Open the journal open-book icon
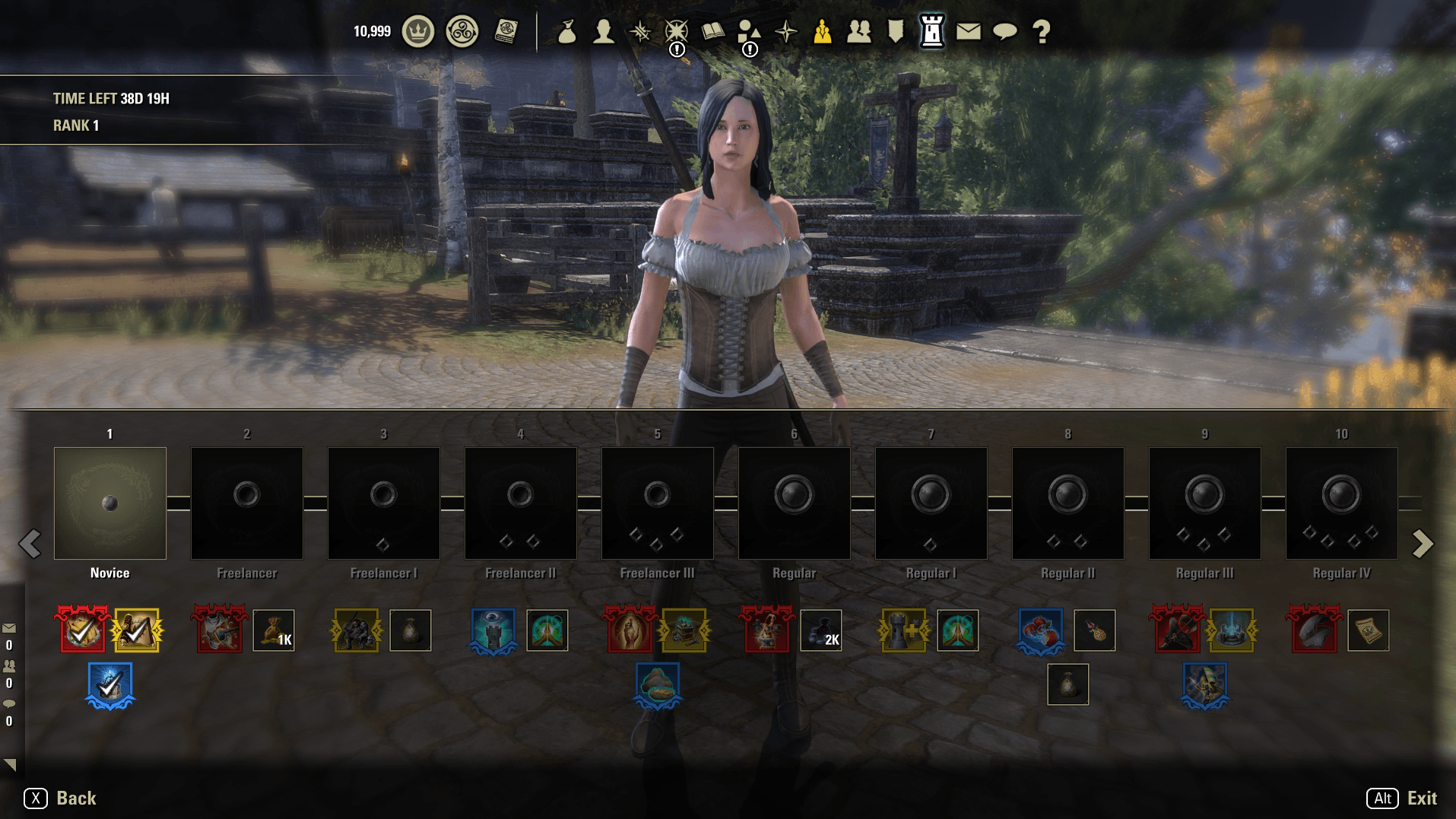 click(712, 32)
